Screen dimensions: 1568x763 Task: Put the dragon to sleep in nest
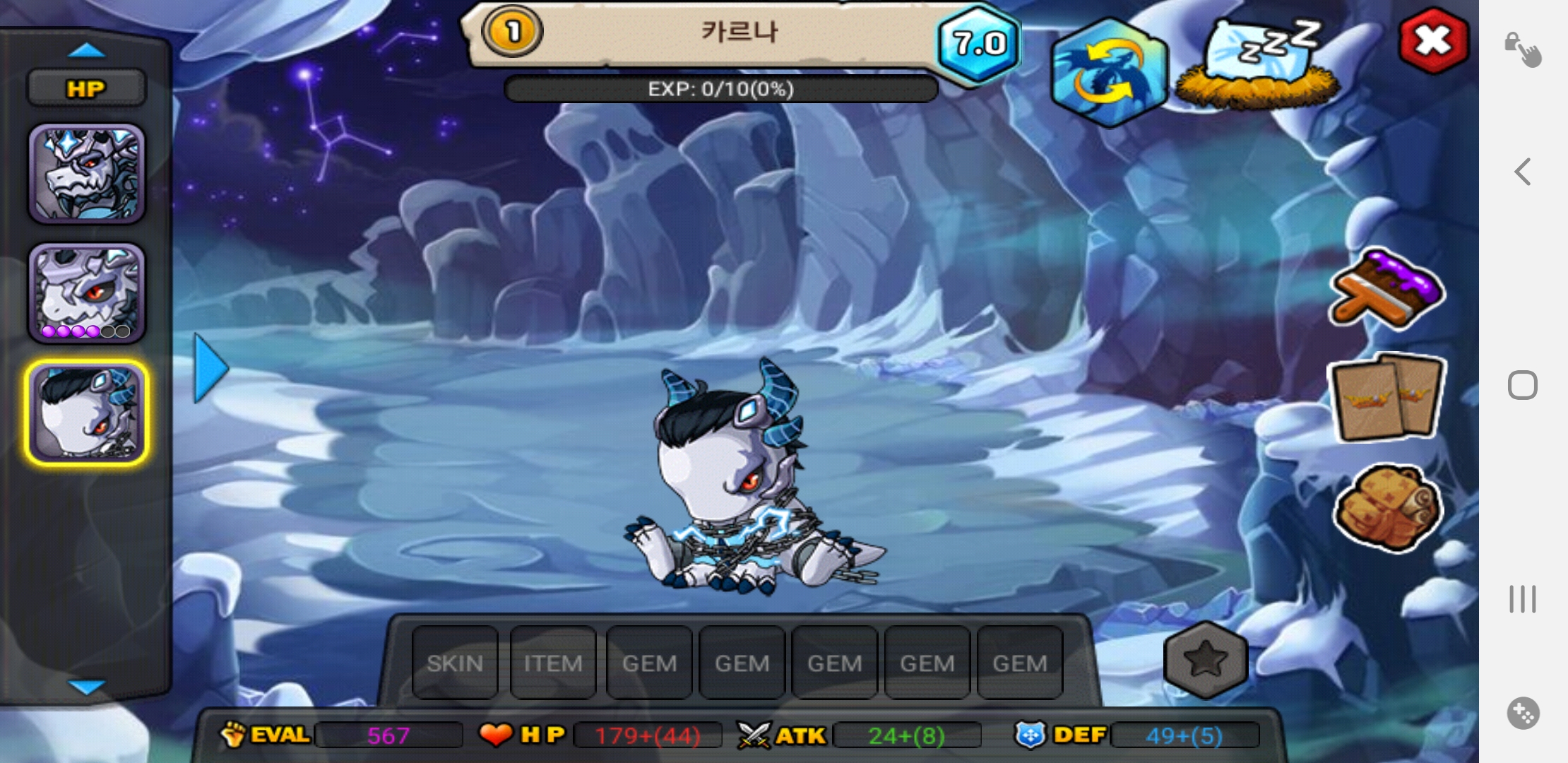click(x=1259, y=65)
